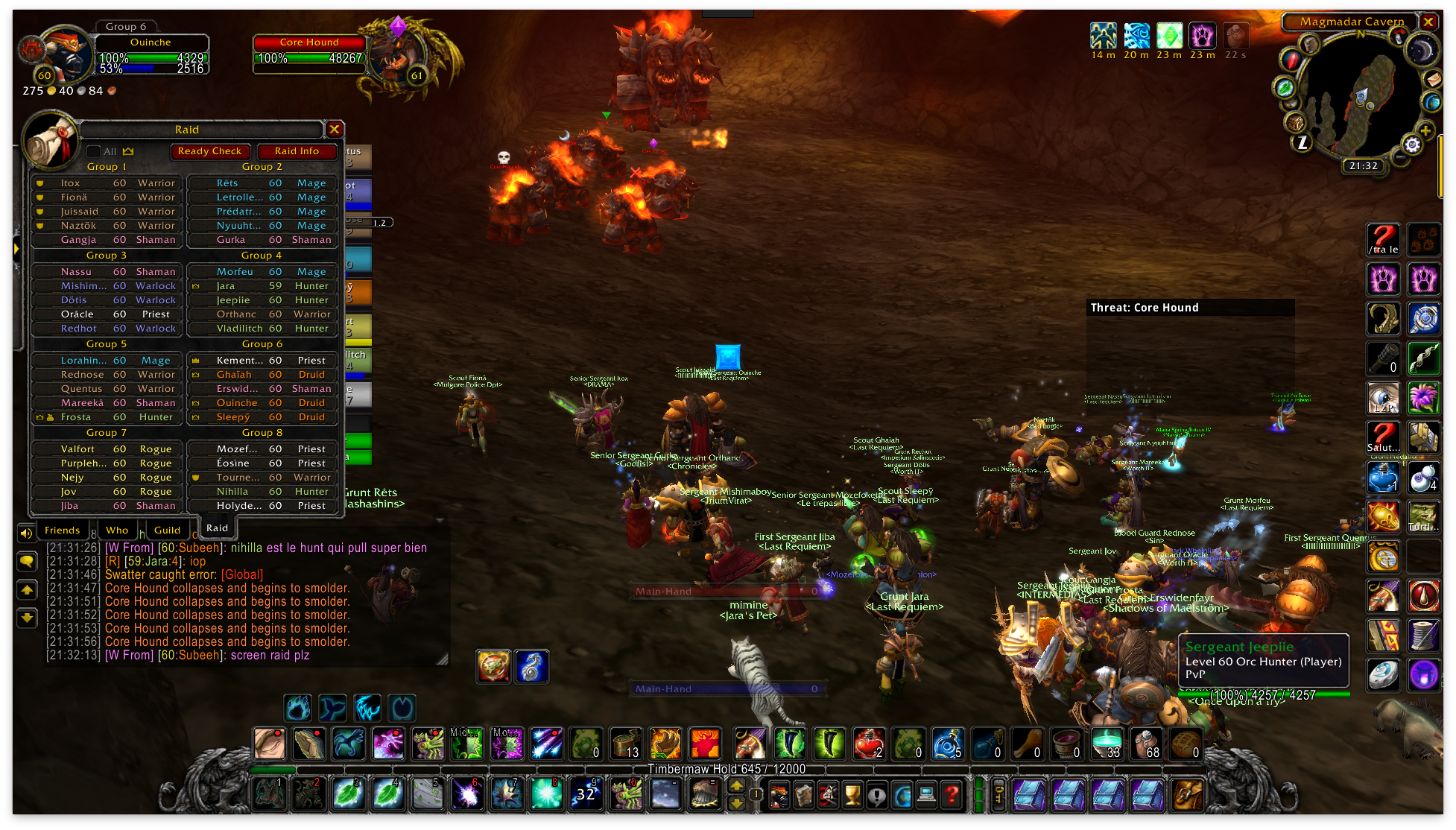Open the keyring next to the bags
Image resolution: width=1456 pixels, height=830 pixels.
pos(998,796)
